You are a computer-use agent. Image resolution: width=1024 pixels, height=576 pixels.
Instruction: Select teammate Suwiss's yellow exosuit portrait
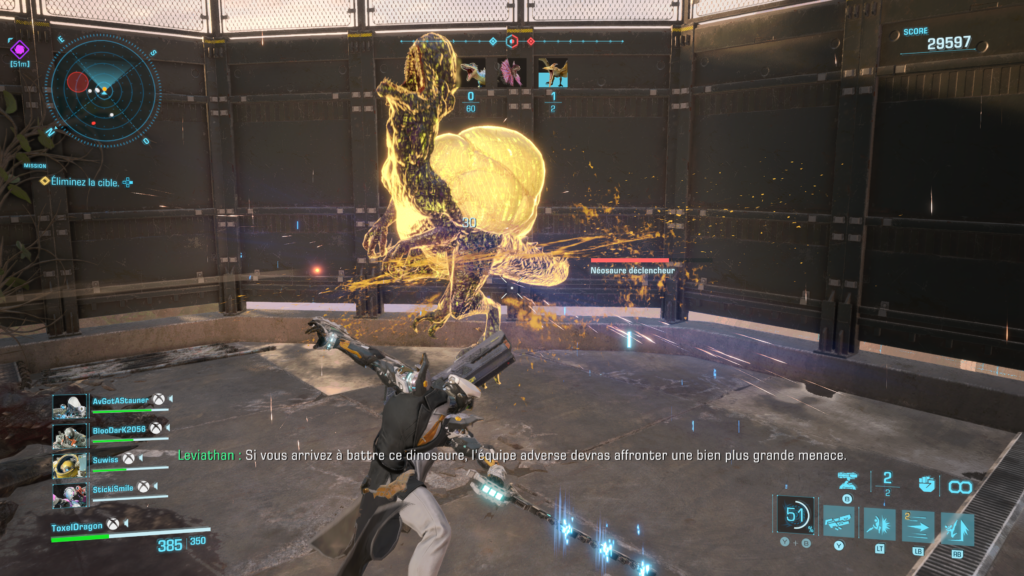(68, 466)
